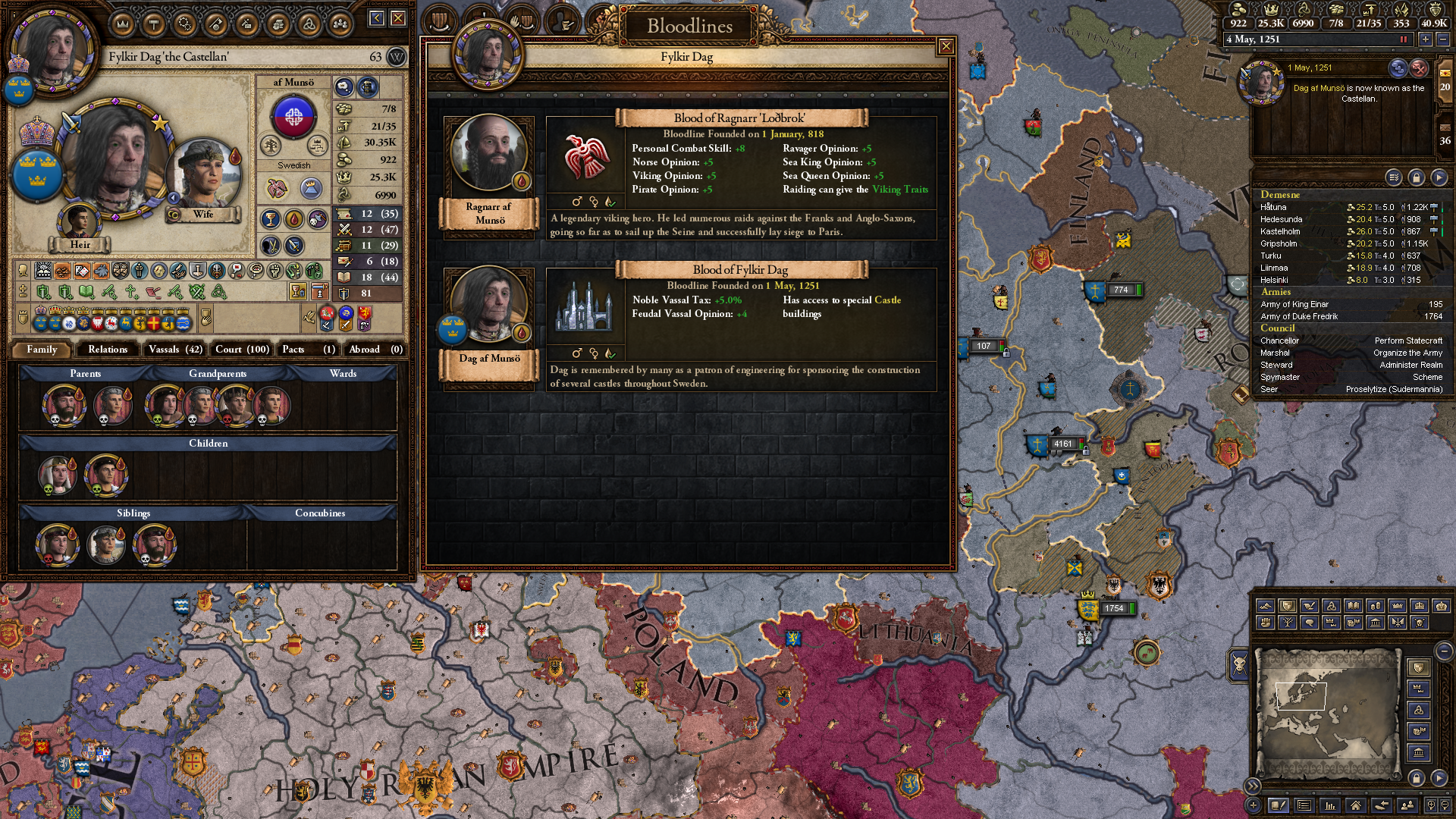
Task: Click the Spymaster Scheme entry
Action: click(1350, 377)
